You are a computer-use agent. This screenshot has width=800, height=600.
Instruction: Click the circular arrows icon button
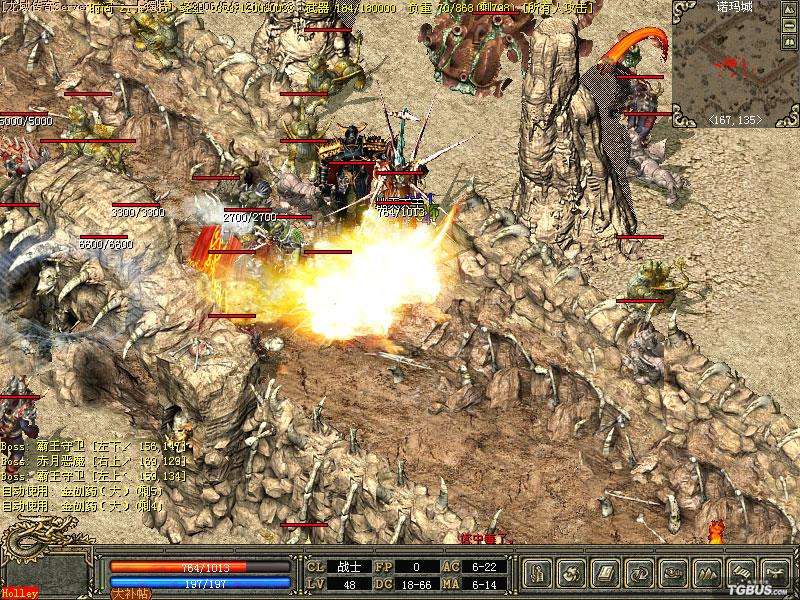(639, 573)
